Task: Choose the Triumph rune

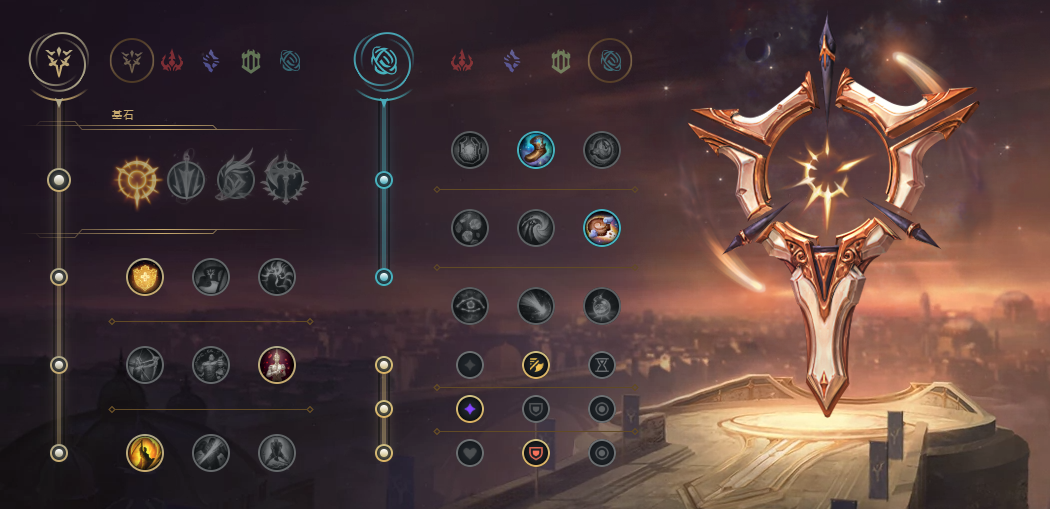Action: click(x=211, y=277)
